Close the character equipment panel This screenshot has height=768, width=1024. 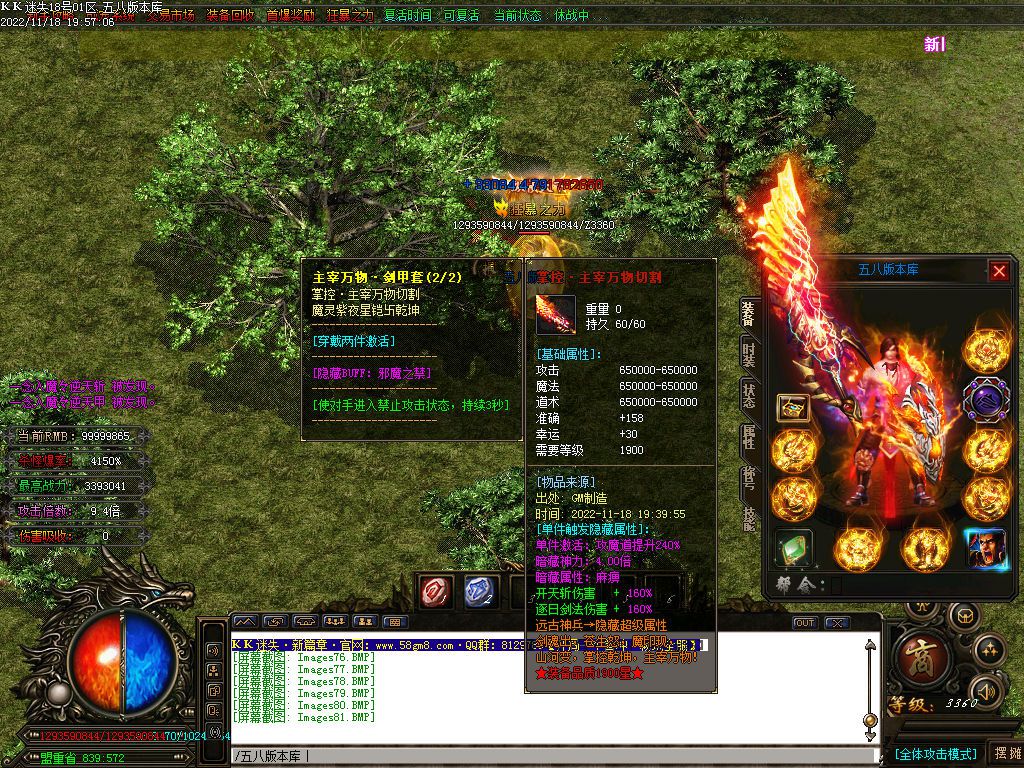point(999,270)
